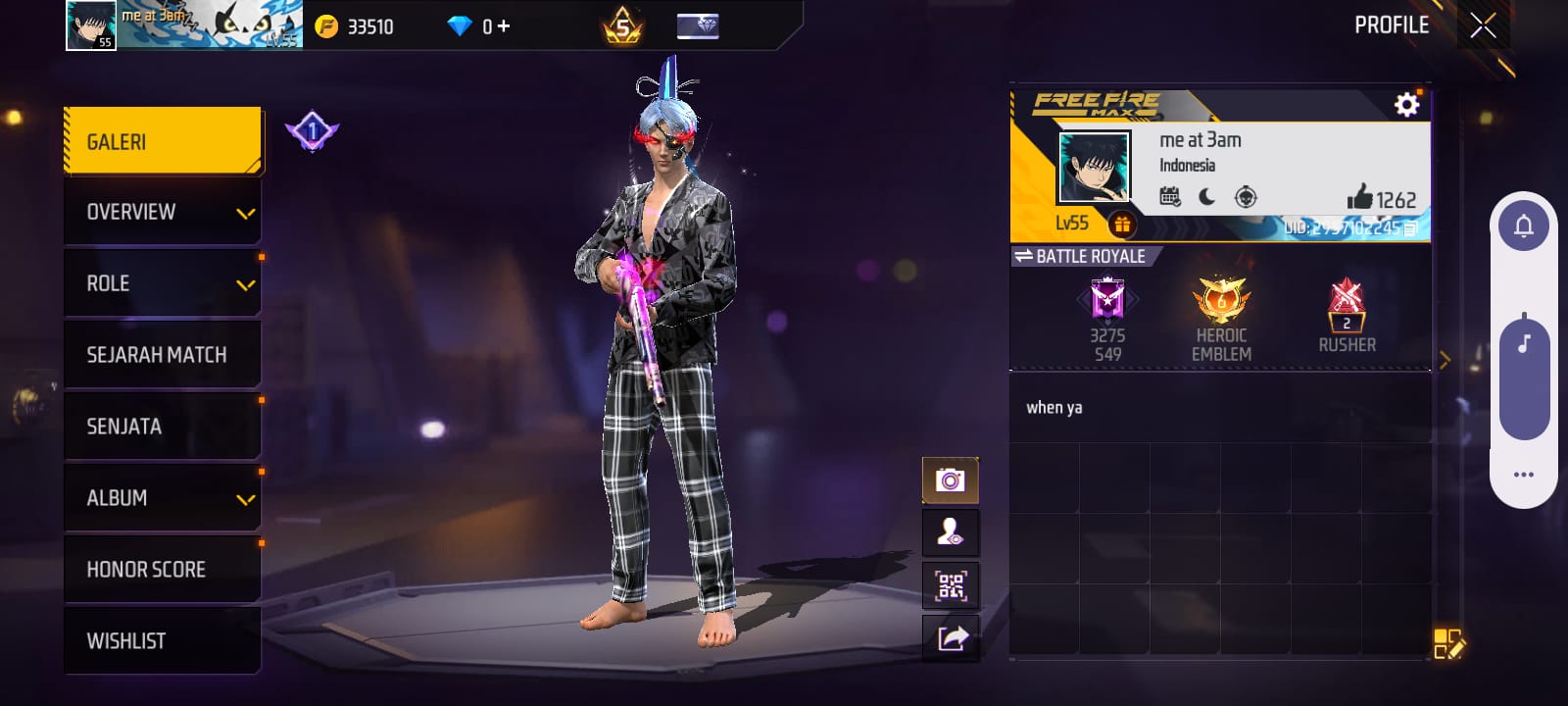The width and height of the screenshot is (1568, 706).
Task: Edit the profile layout icon
Action: 1447,644
